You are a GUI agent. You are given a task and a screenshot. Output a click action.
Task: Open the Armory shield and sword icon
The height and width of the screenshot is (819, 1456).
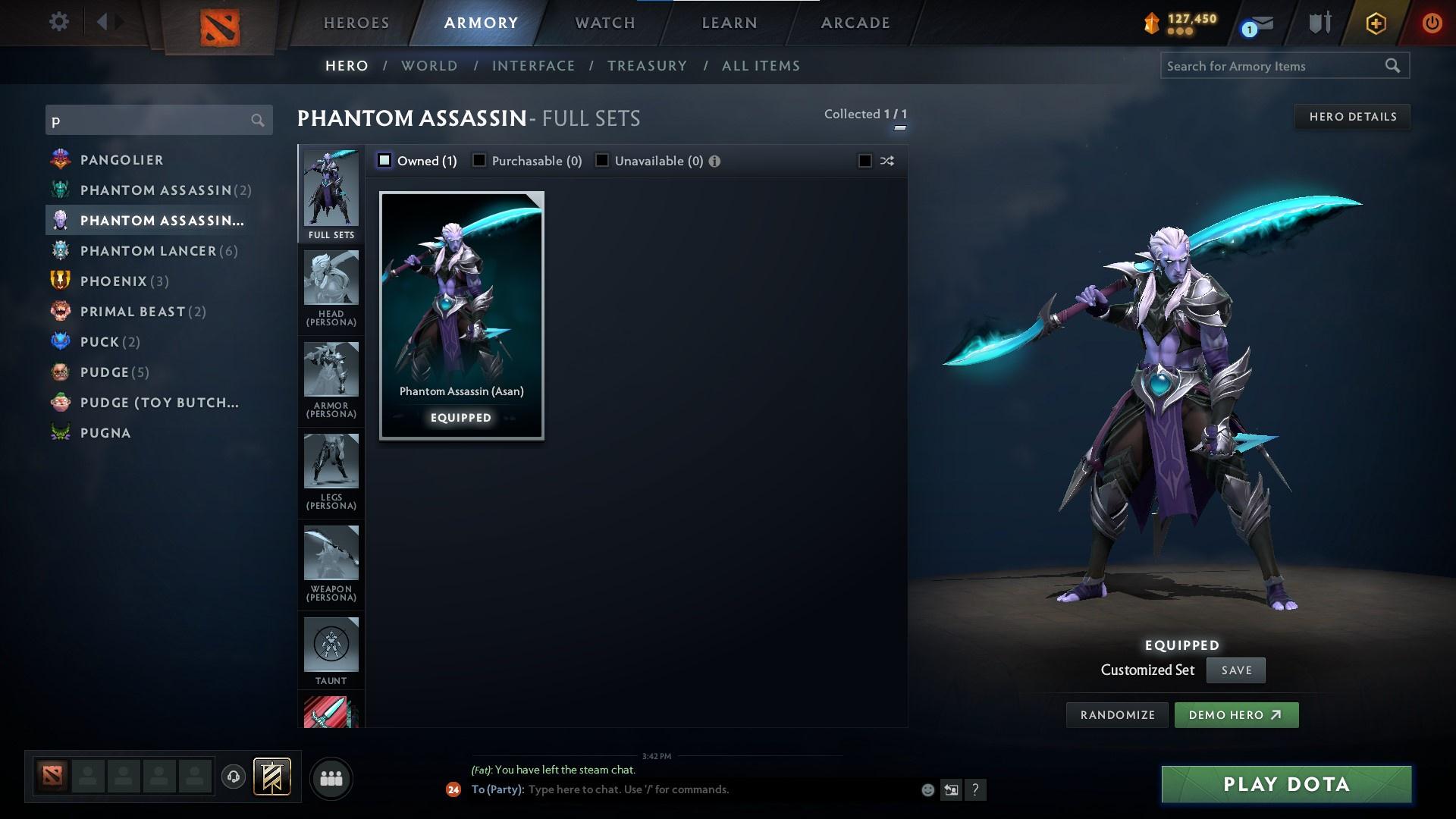[x=1319, y=23]
